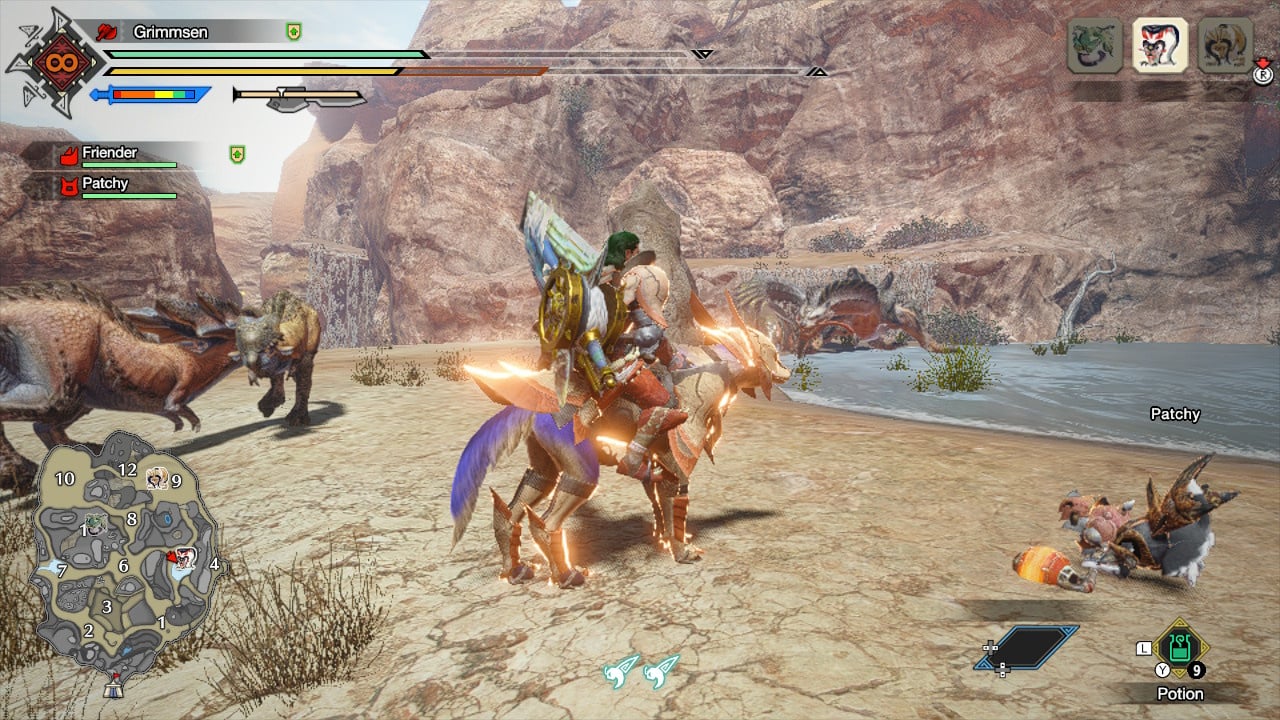This screenshot has height=720, width=1280.
Task: Open the blue action bar panel
Action: (1027, 647)
